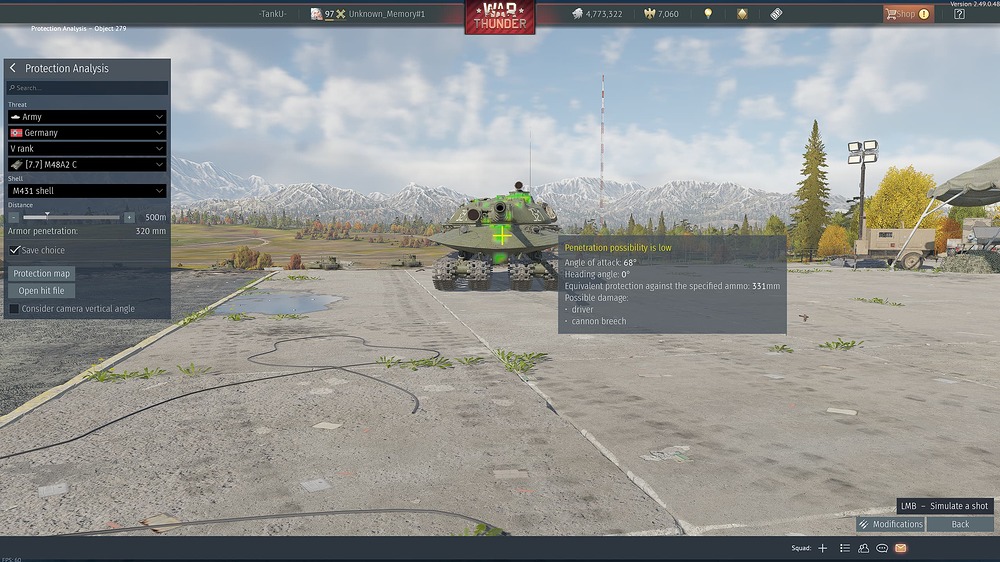Screen dimensions: 1000x562
Task: Open the orange mail envelope icon
Action: 900,548
